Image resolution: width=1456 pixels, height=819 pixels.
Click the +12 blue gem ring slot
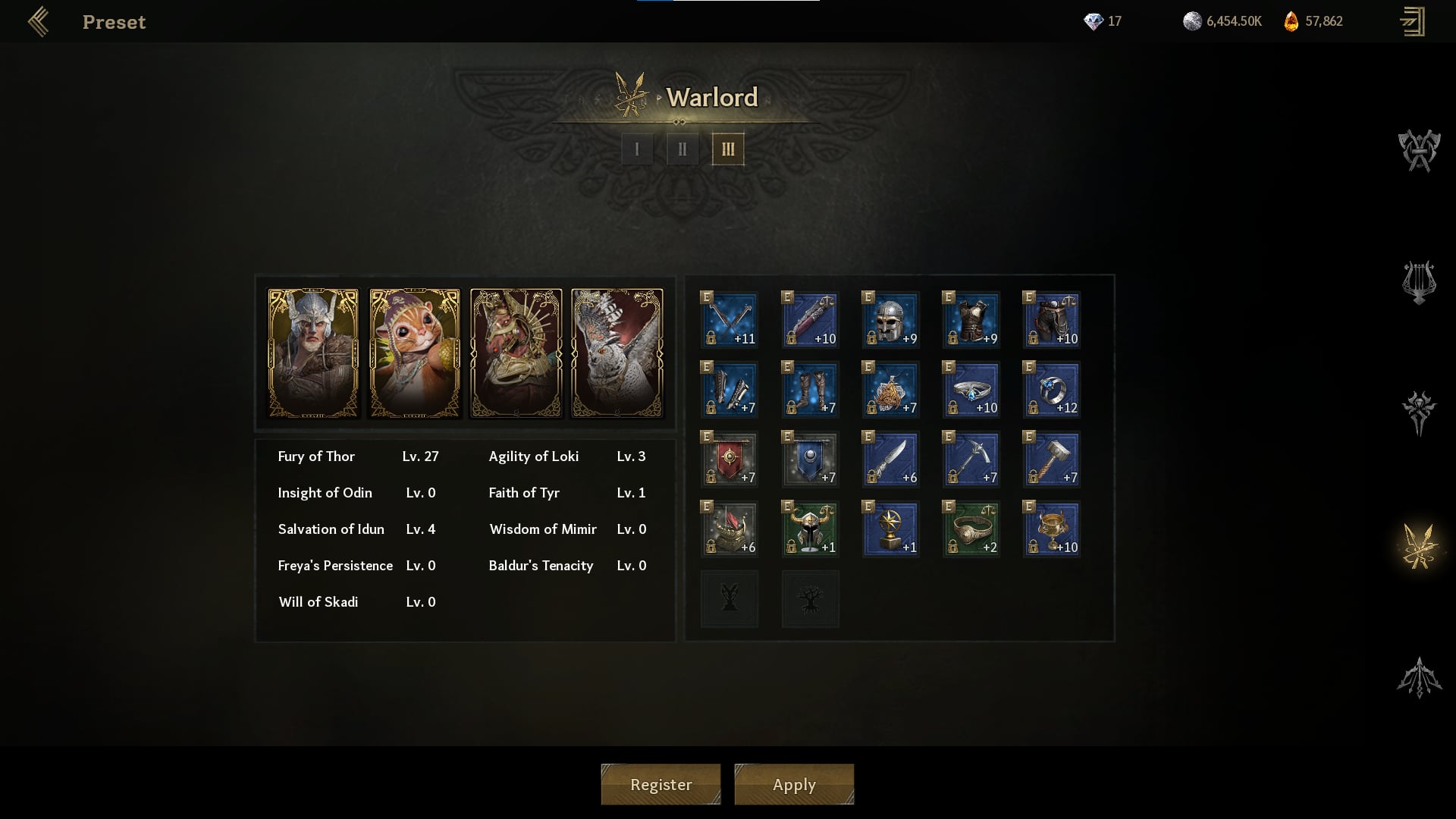(x=1051, y=390)
